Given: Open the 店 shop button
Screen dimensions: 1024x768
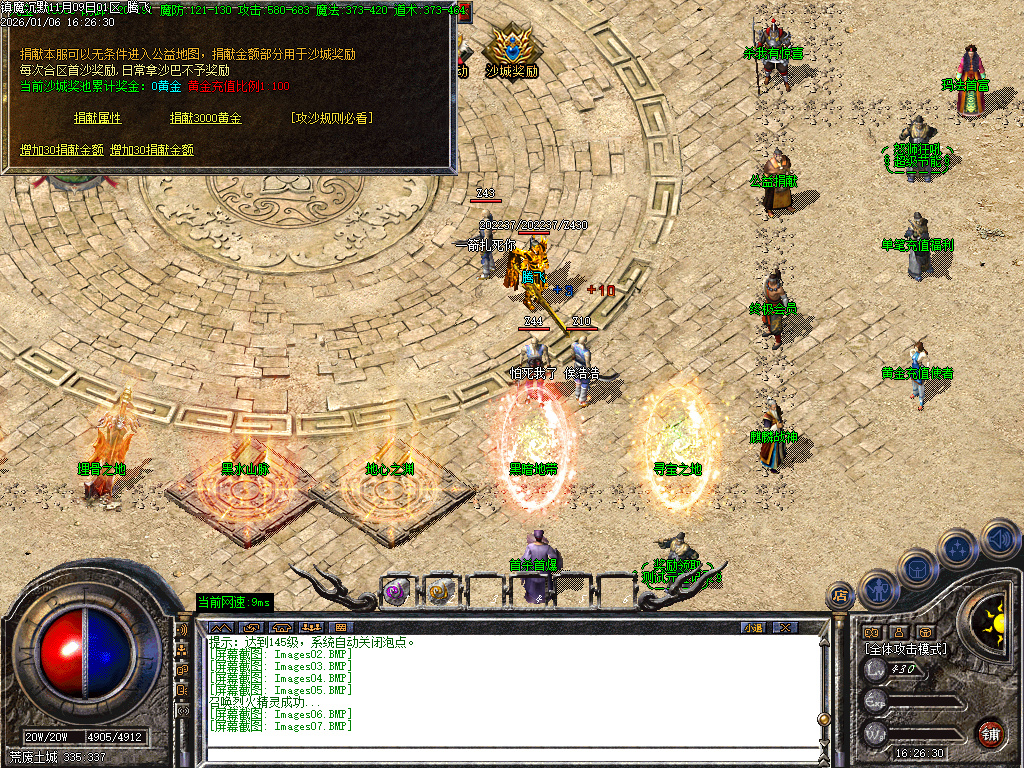Looking at the screenshot, I should coord(839,596).
